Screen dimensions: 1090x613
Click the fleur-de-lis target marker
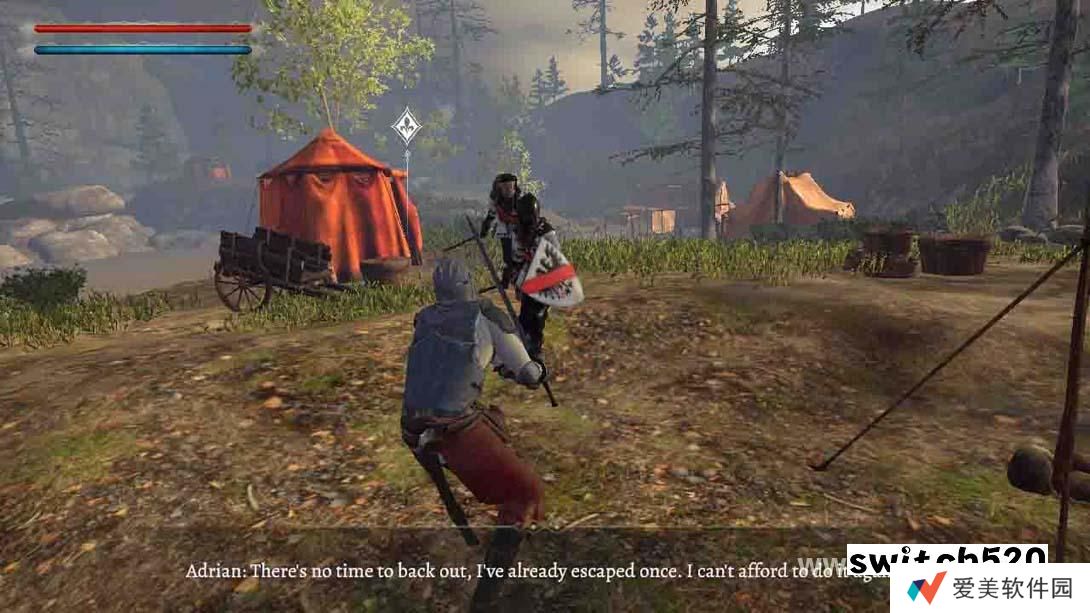pos(405,126)
